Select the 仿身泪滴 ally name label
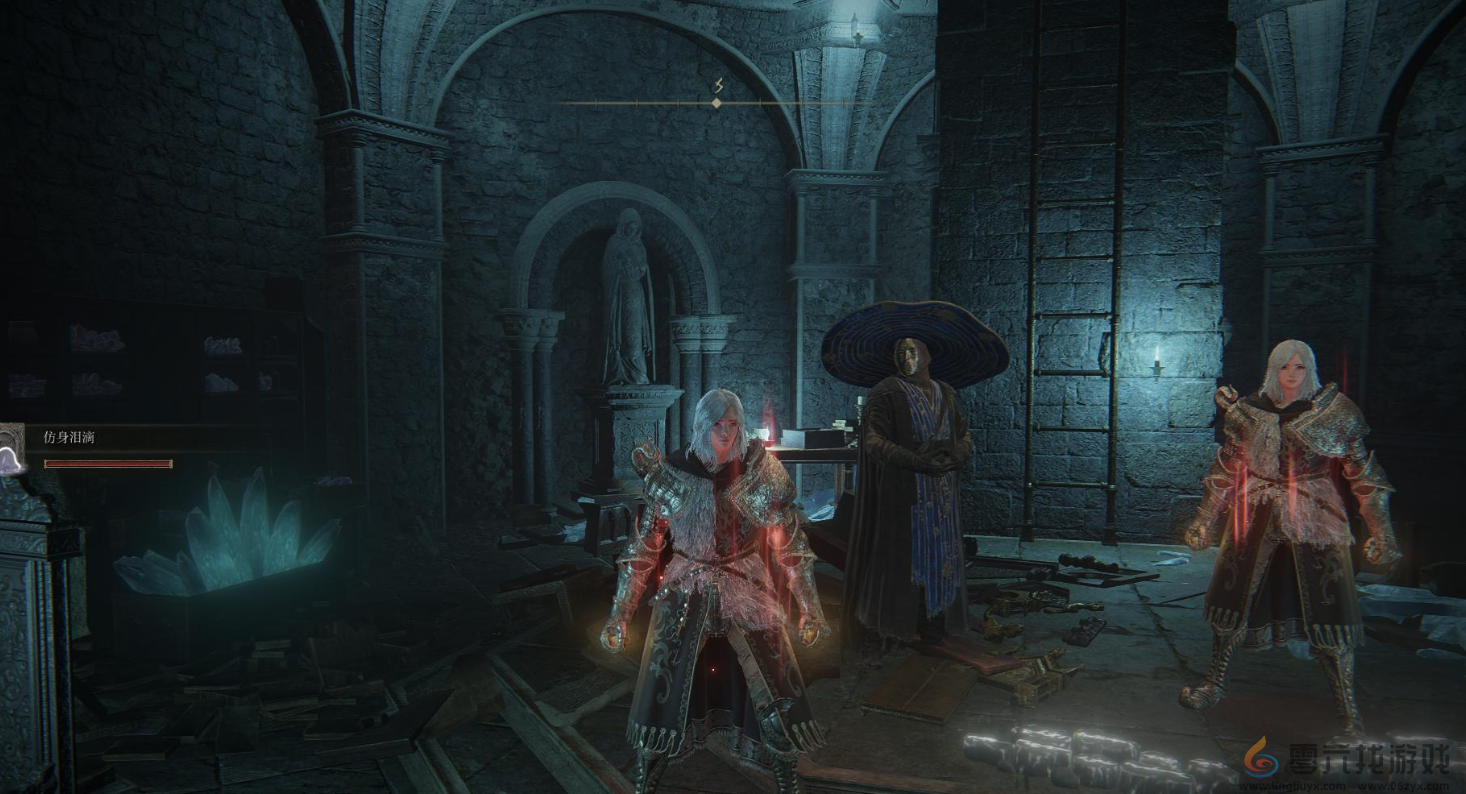Viewport: 1466px width, 794px height. click(69, 437)
